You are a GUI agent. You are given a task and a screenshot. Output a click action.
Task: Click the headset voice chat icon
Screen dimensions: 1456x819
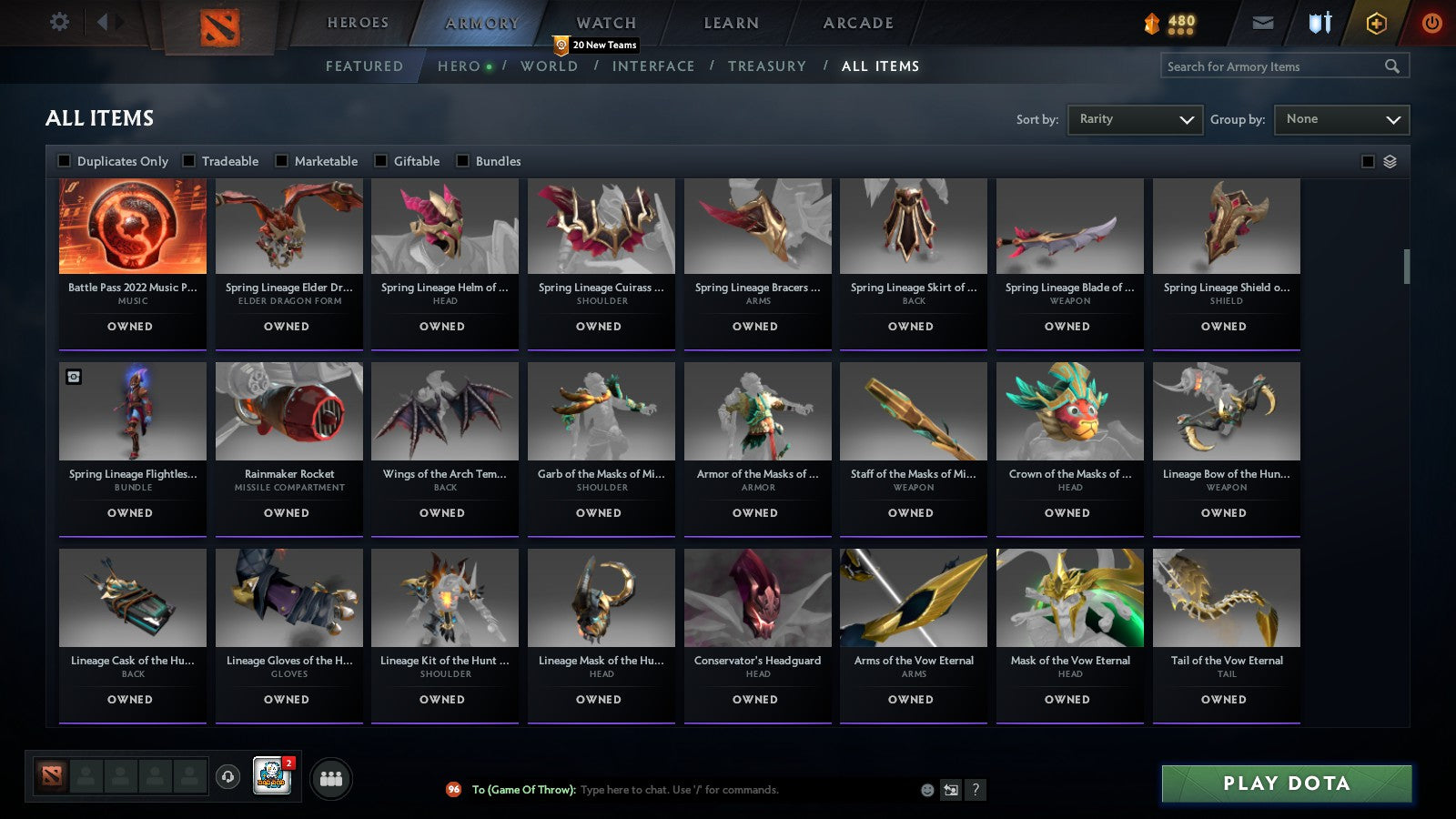coord(227,778)
